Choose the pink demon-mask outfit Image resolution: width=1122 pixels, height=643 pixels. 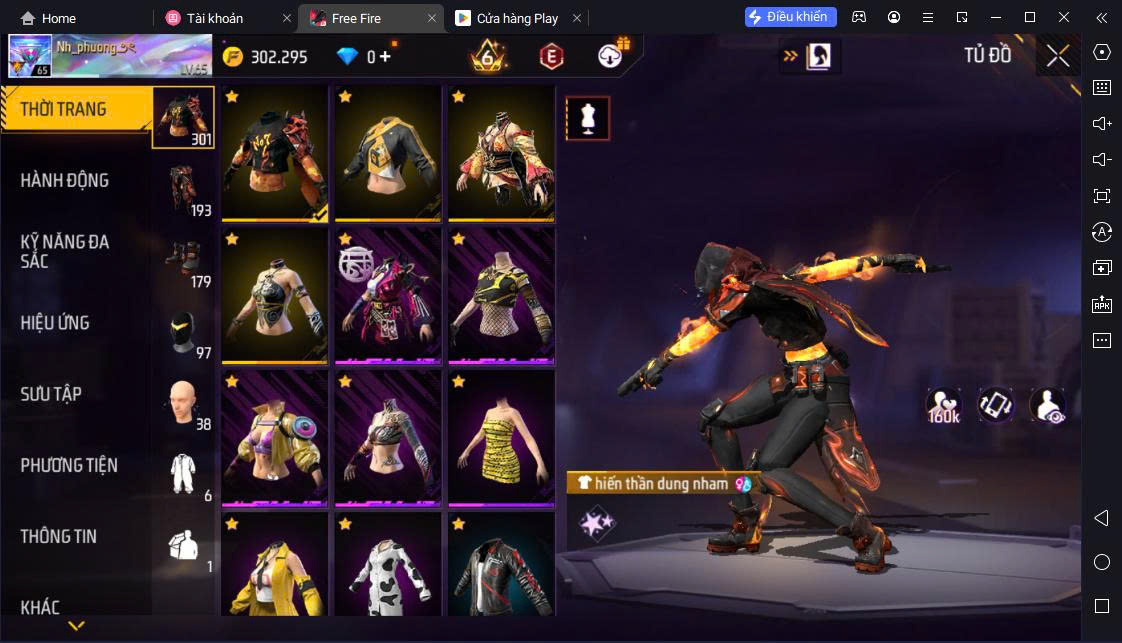[387, 297]
